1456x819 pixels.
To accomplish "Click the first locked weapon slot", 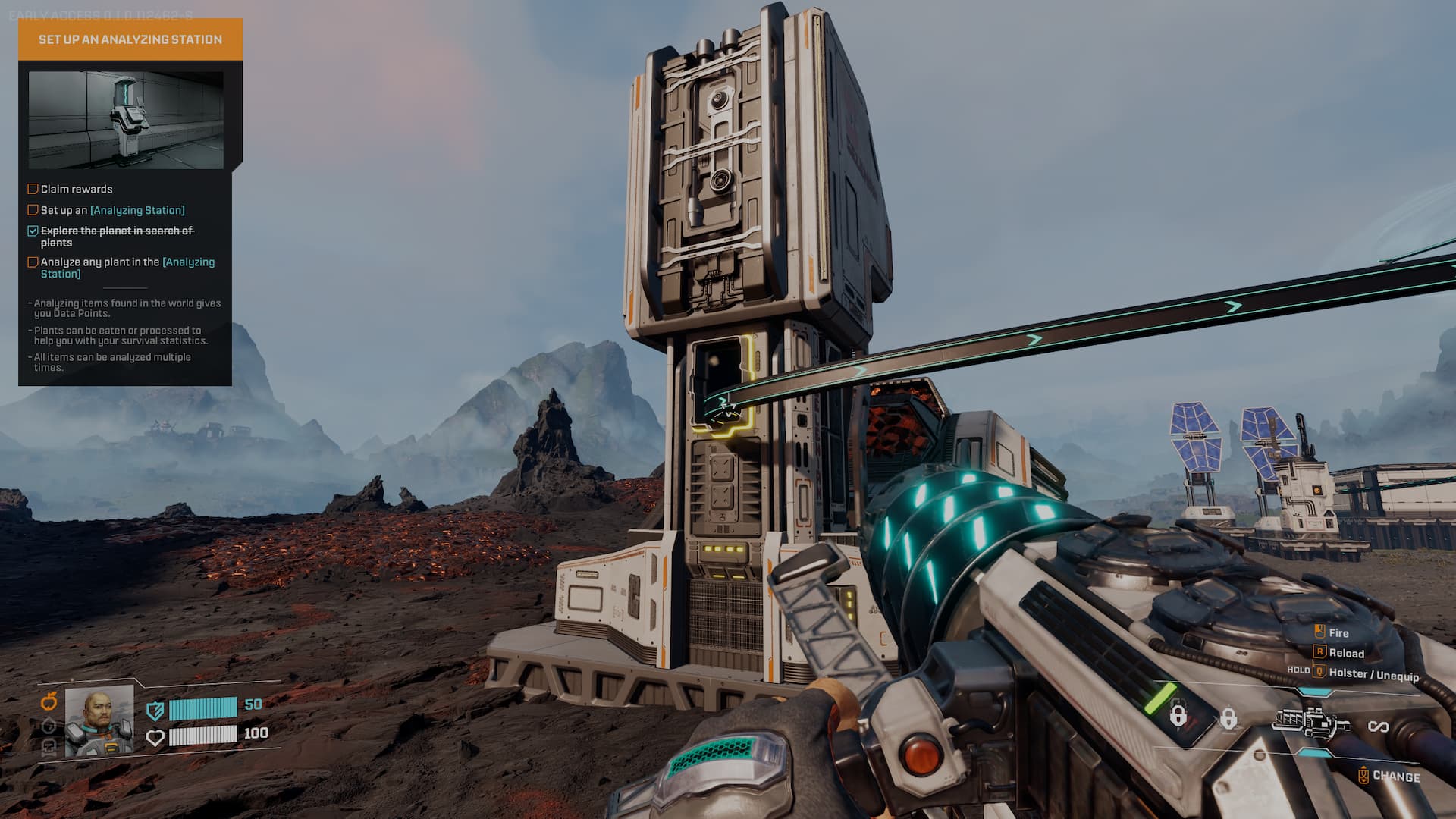I will click(x=1178, y=715).
